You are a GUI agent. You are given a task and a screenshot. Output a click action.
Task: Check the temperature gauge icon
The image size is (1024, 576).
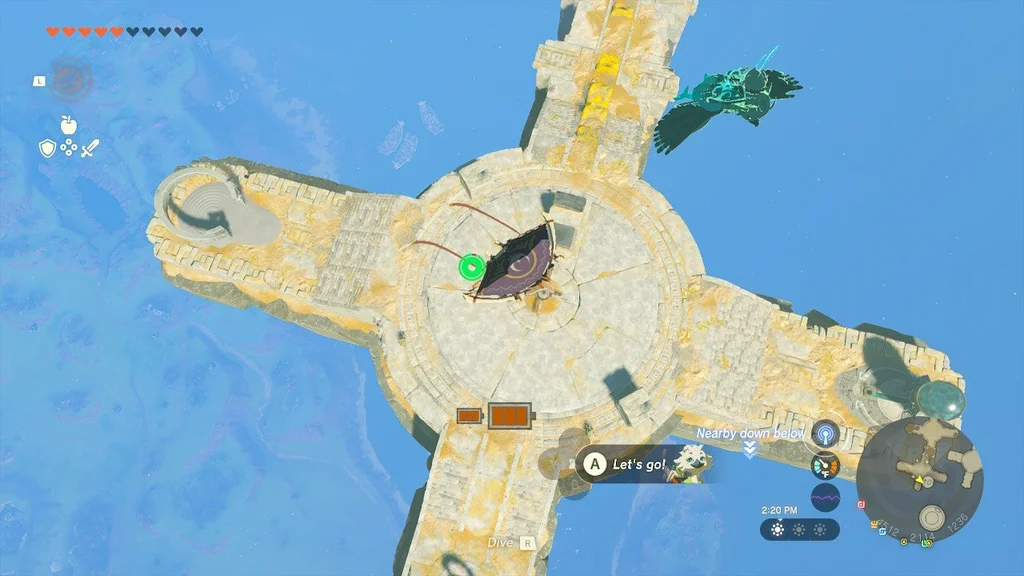pyautogui.click(x=825, y=465)
